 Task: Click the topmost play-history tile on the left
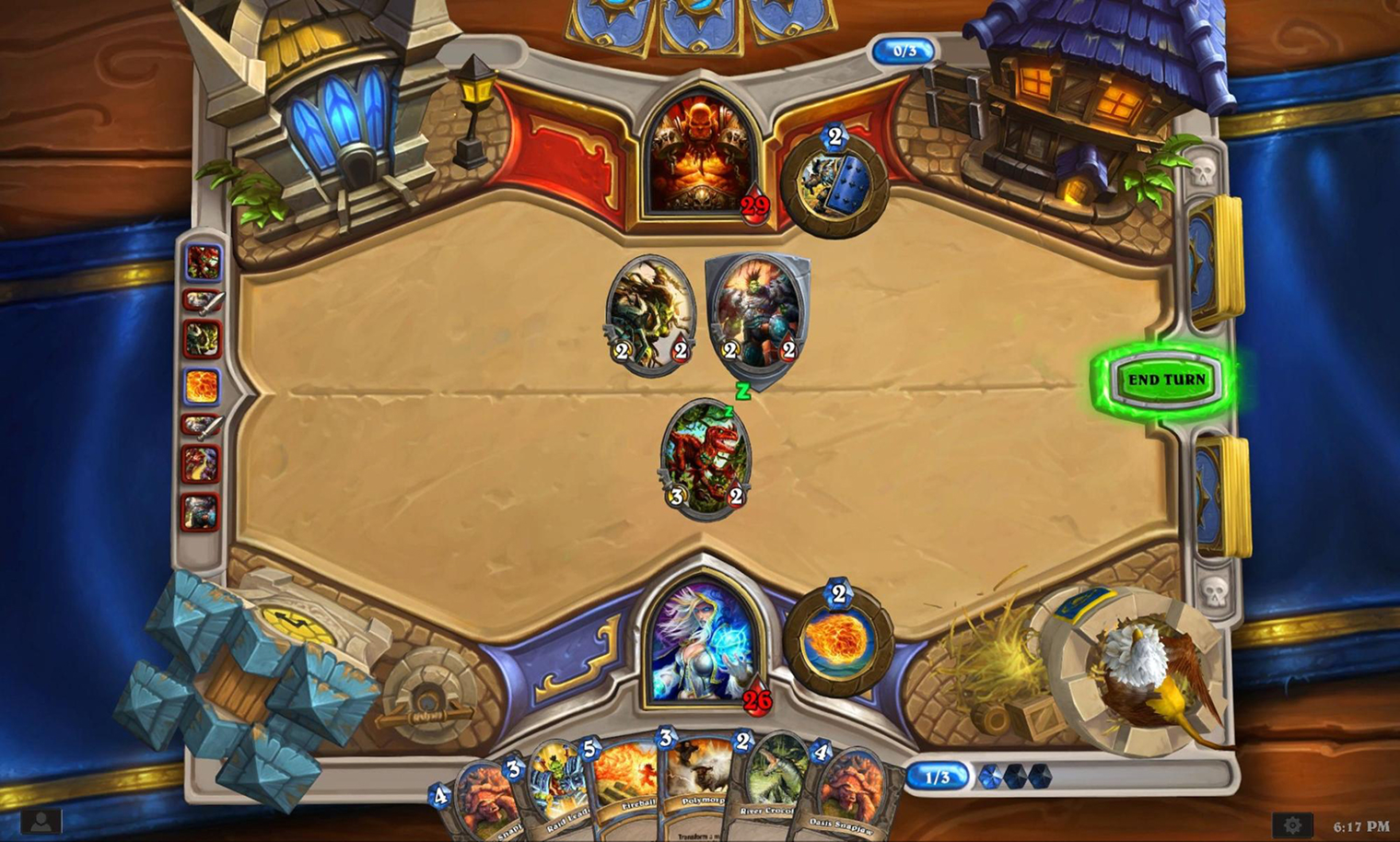tap(203, 263)
